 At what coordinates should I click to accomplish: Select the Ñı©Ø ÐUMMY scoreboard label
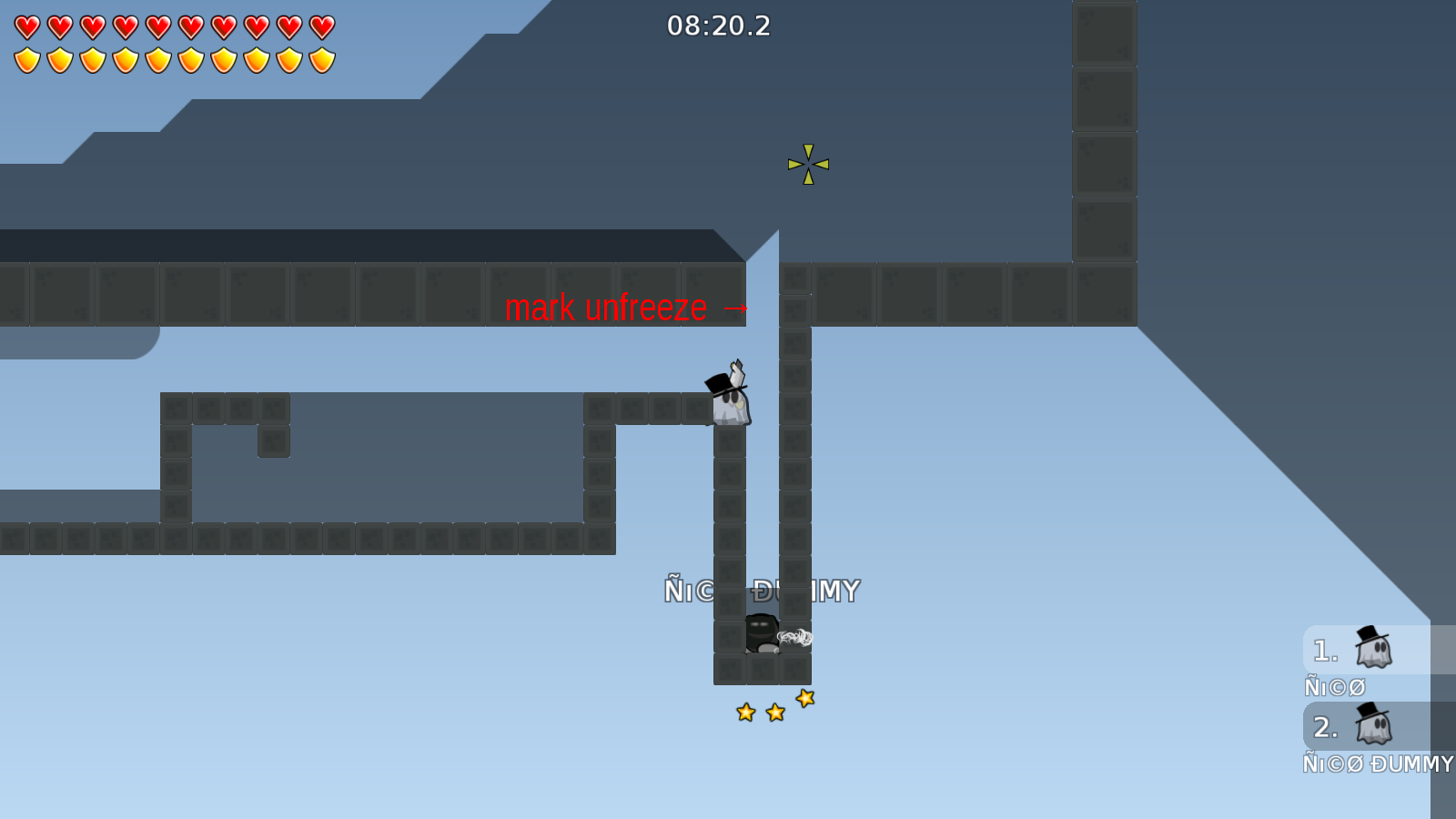point(1379,764)
